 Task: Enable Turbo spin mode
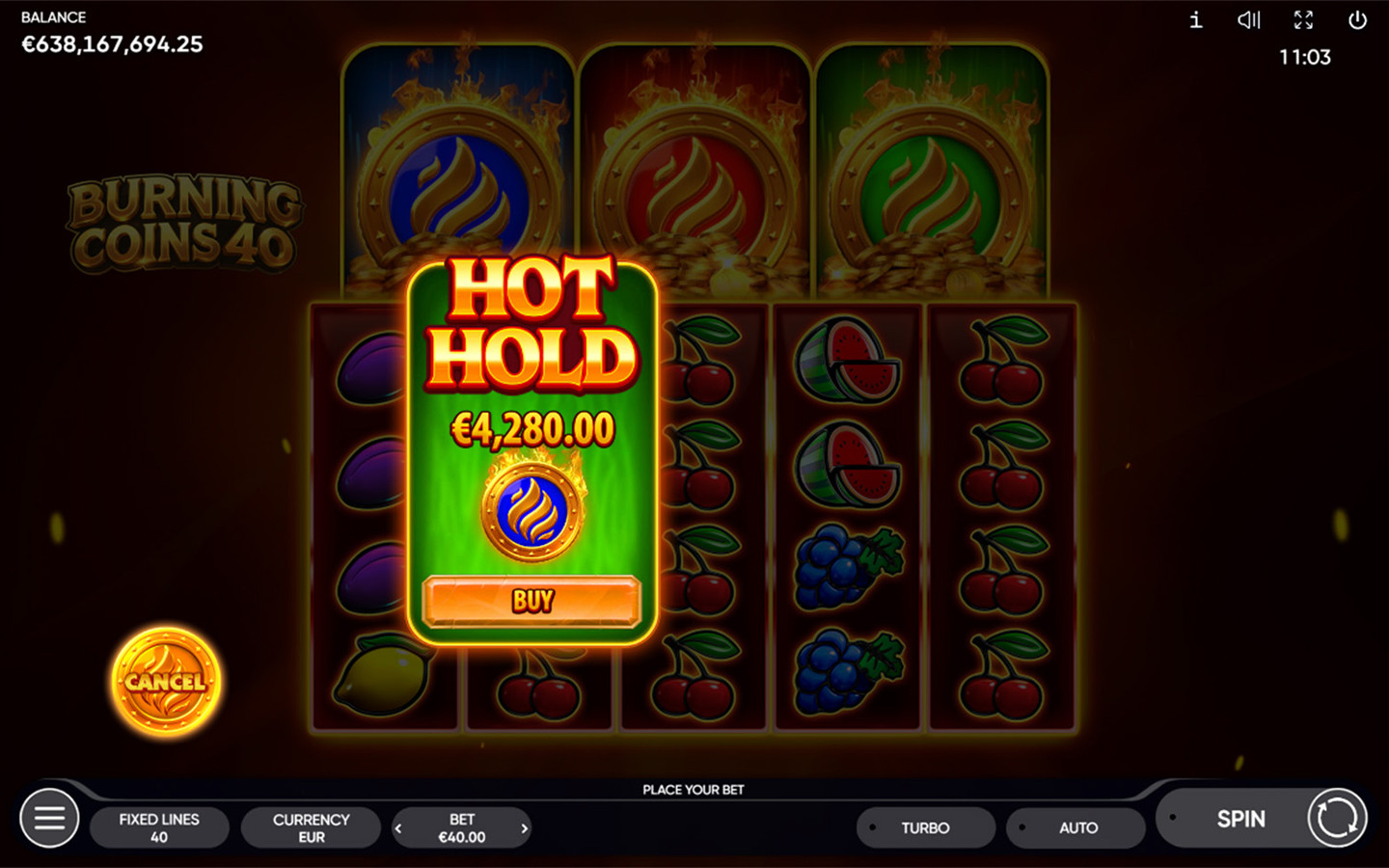point(925,827)
